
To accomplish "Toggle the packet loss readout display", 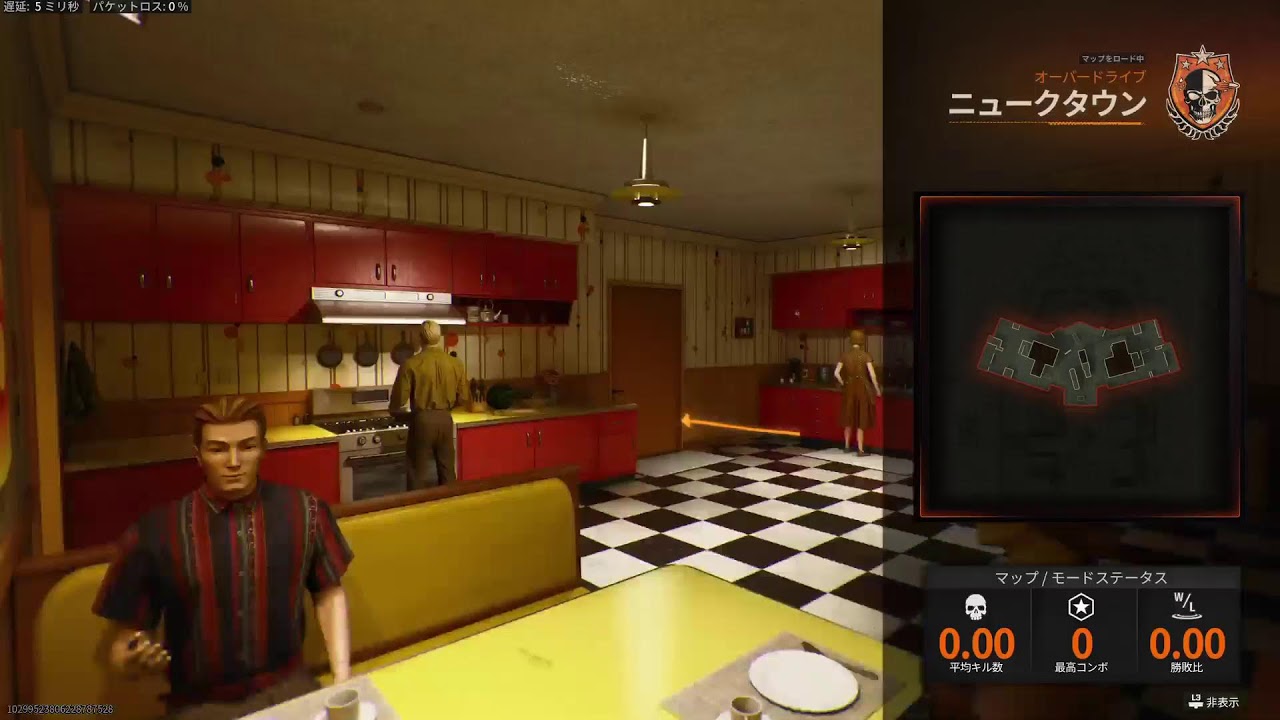I will [140, 6].
